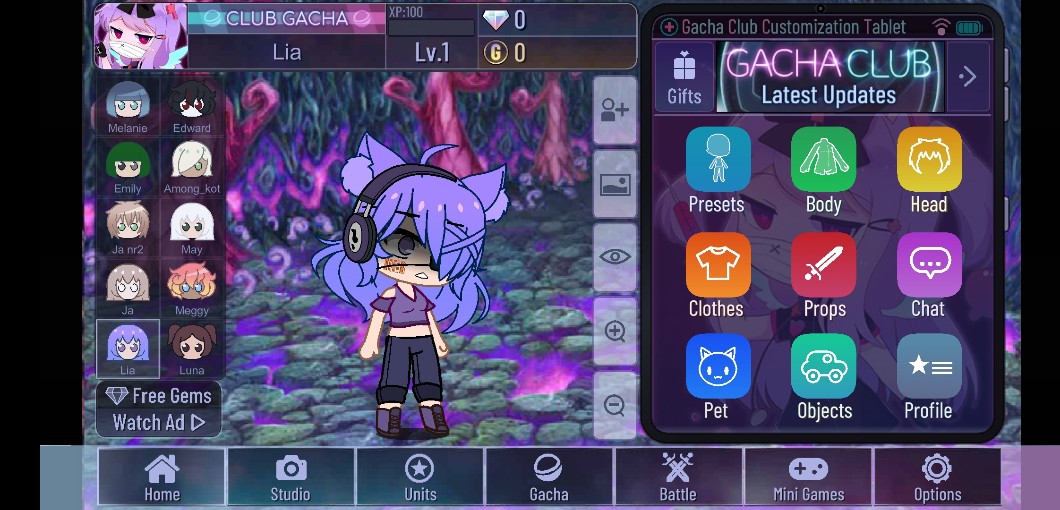
Task: Choose the Luna character slot
Action: coord(191,349)
